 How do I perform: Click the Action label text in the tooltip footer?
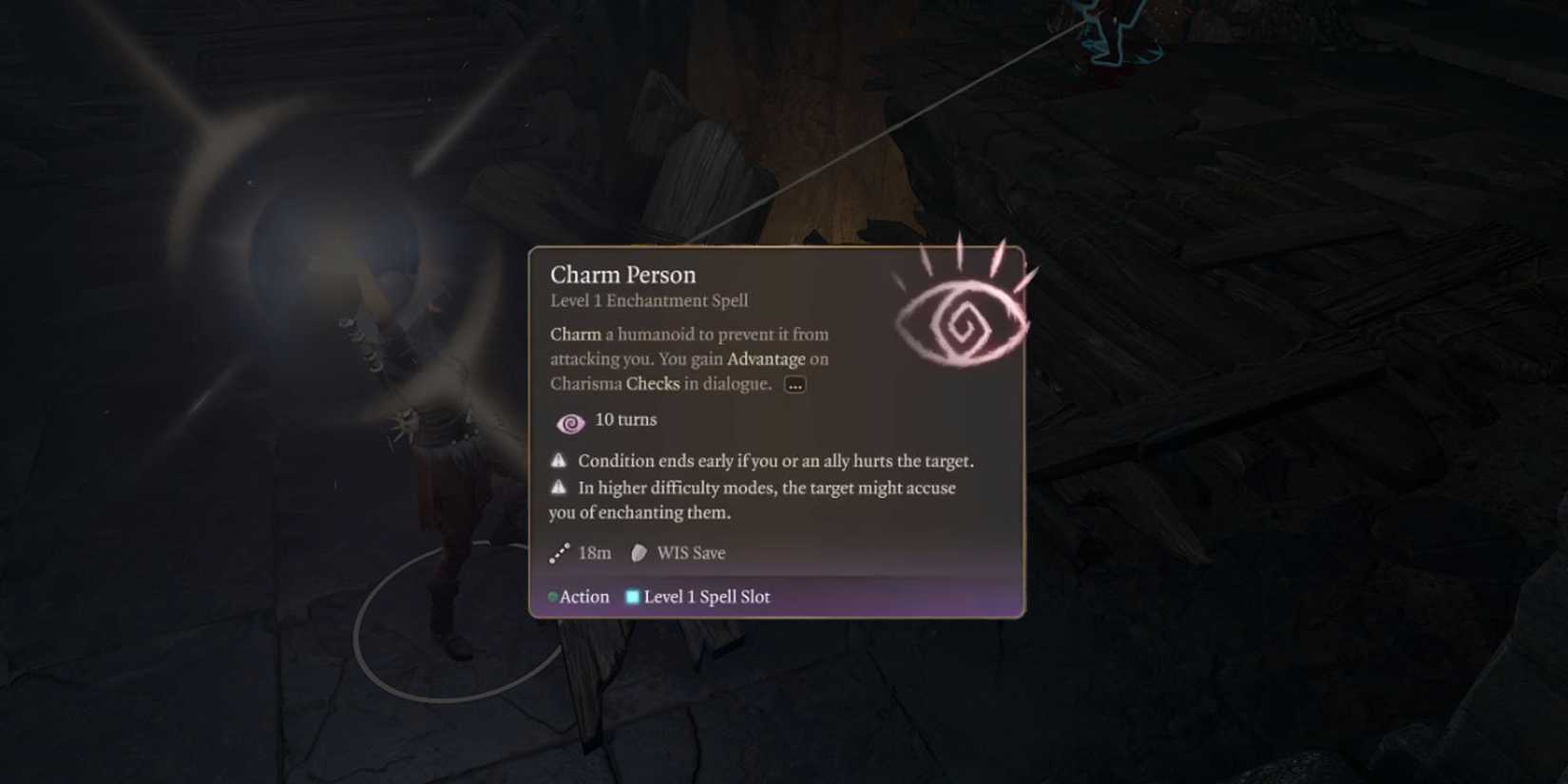[x=584, y=597]
